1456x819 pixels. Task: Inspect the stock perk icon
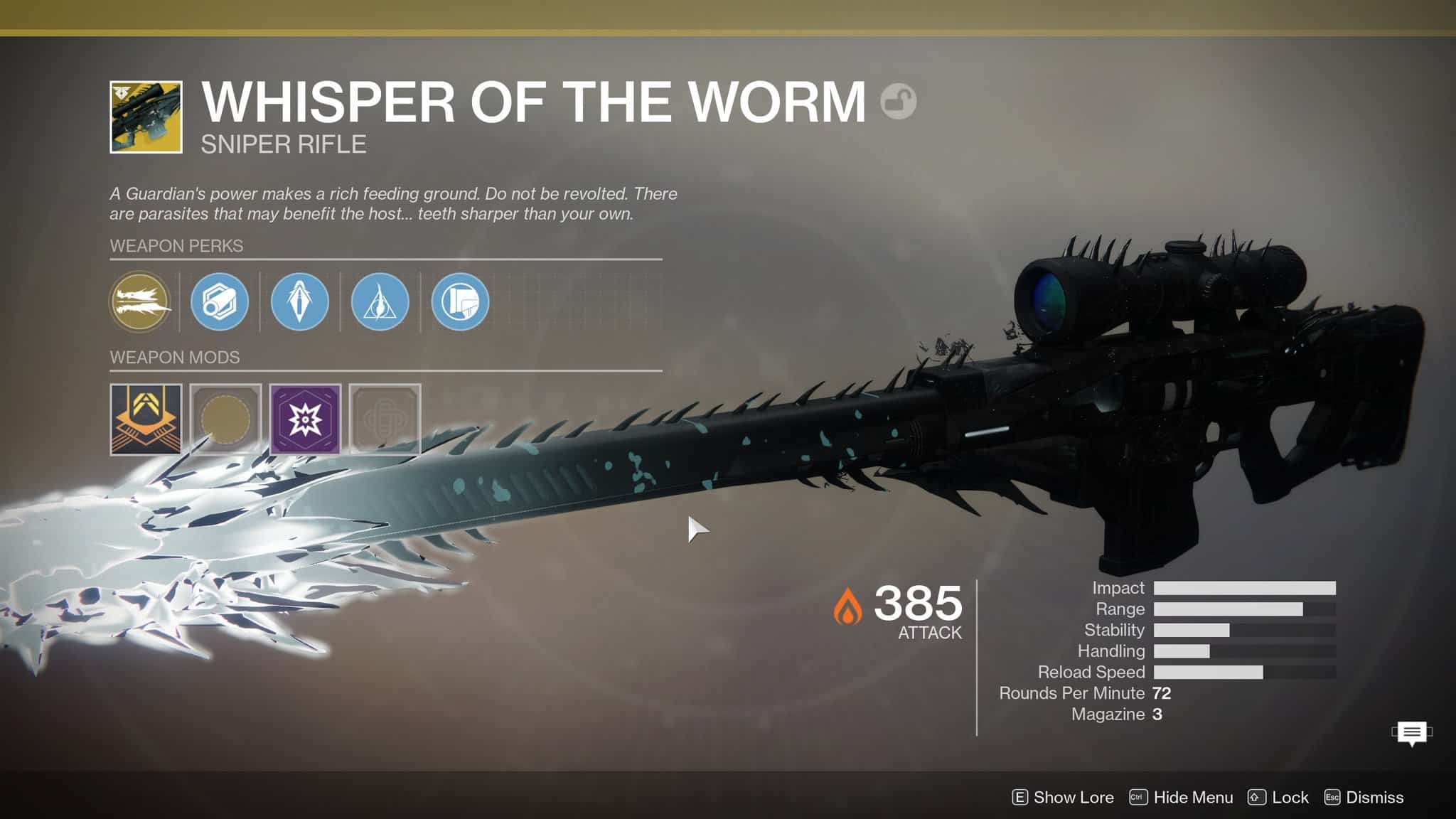[x=460, y=302]
